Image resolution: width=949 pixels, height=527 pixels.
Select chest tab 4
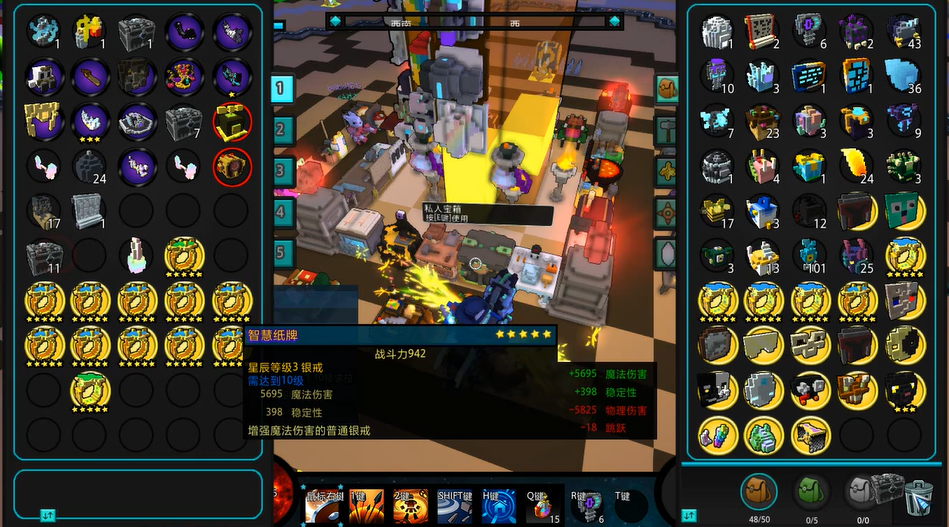click(x=282, y=211)
